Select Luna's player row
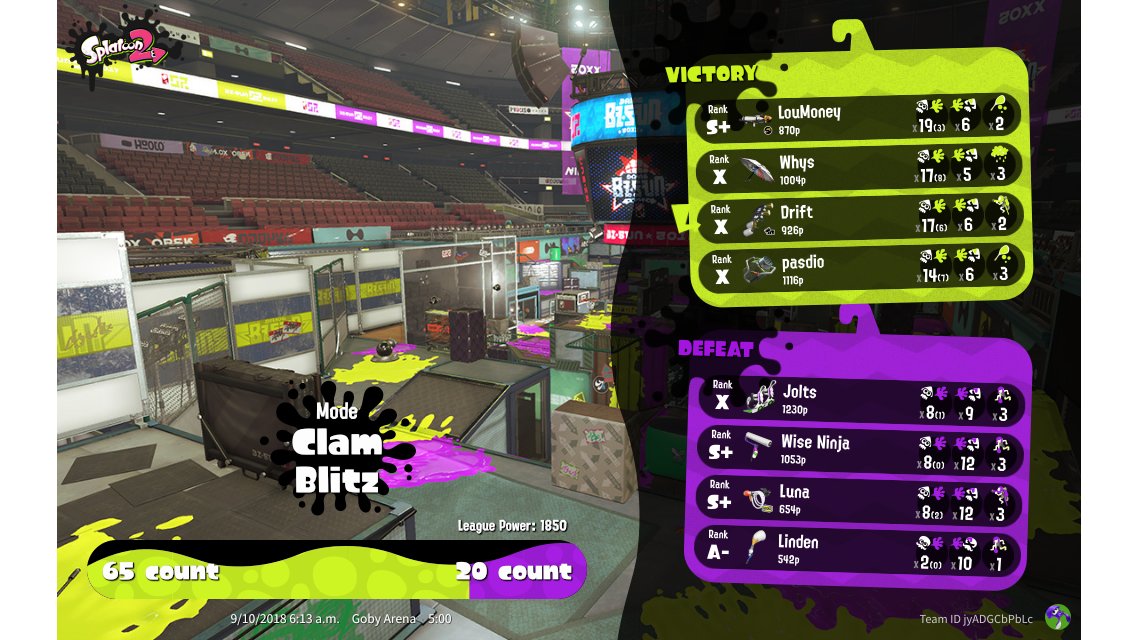Image resolution: width=1138 pixels, height=640 pixels. pos(856,499)
